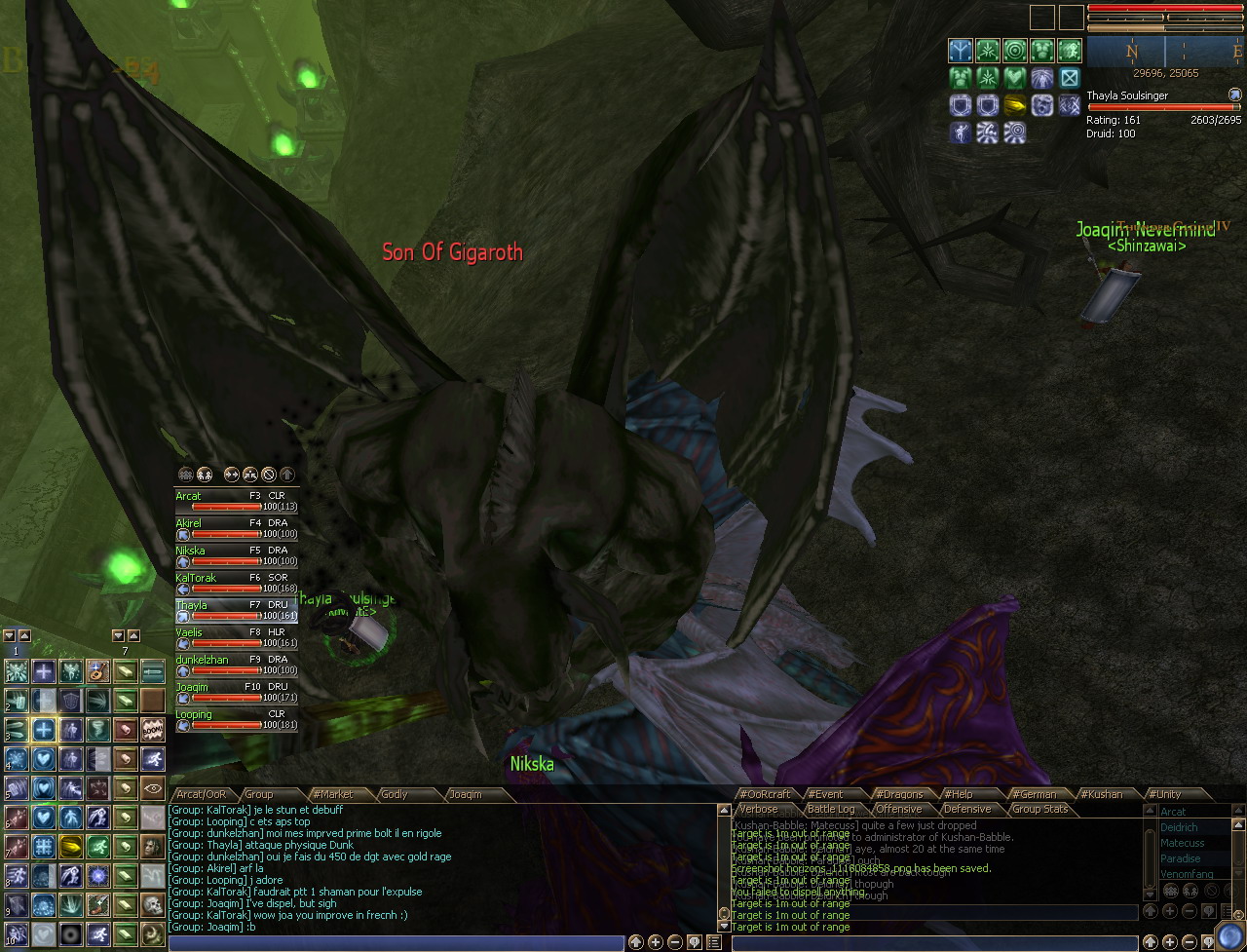The height and width of the screenshot is (952, 1247).
Task: Activate the lute hotbar icon
Action: point(97,670)
